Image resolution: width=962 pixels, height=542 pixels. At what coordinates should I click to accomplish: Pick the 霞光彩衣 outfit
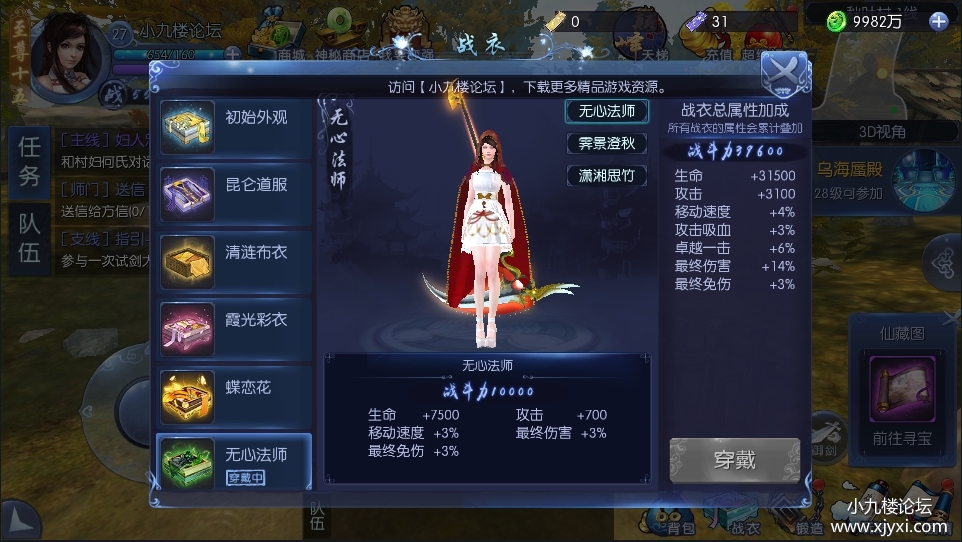click(234, 323)
